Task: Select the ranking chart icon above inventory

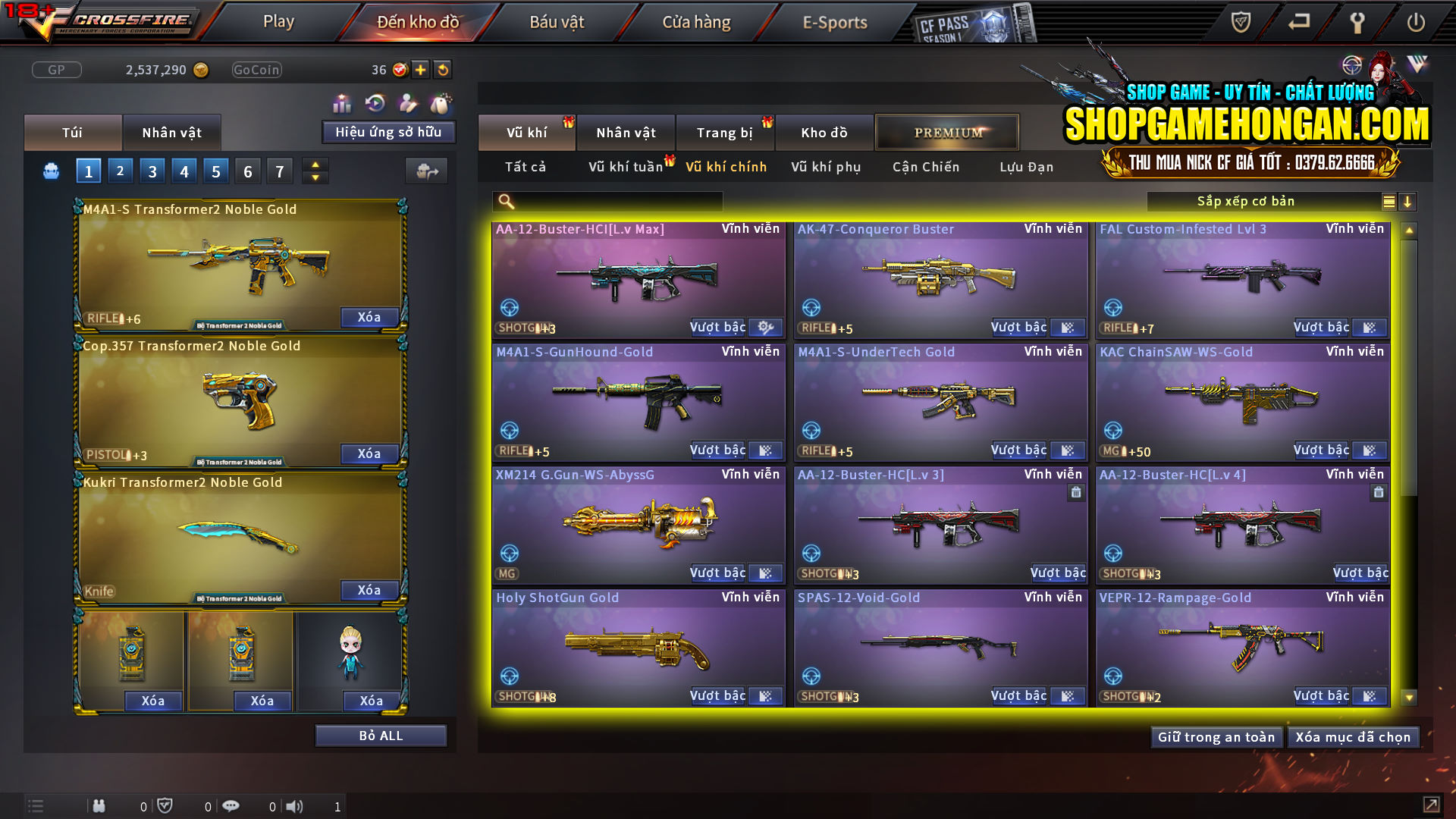Action: coord(342,101)
